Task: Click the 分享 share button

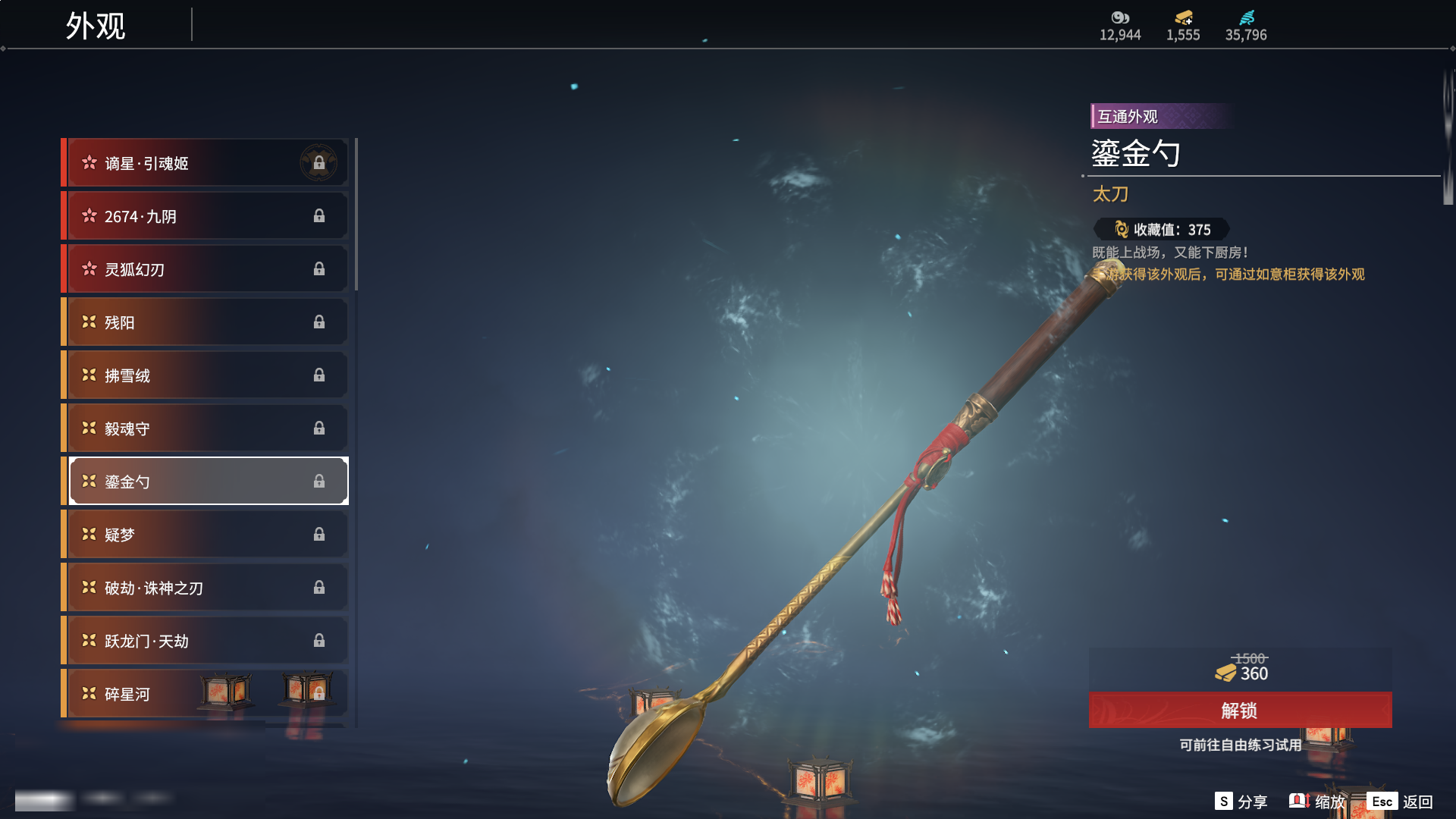Action: [1241, 802]
